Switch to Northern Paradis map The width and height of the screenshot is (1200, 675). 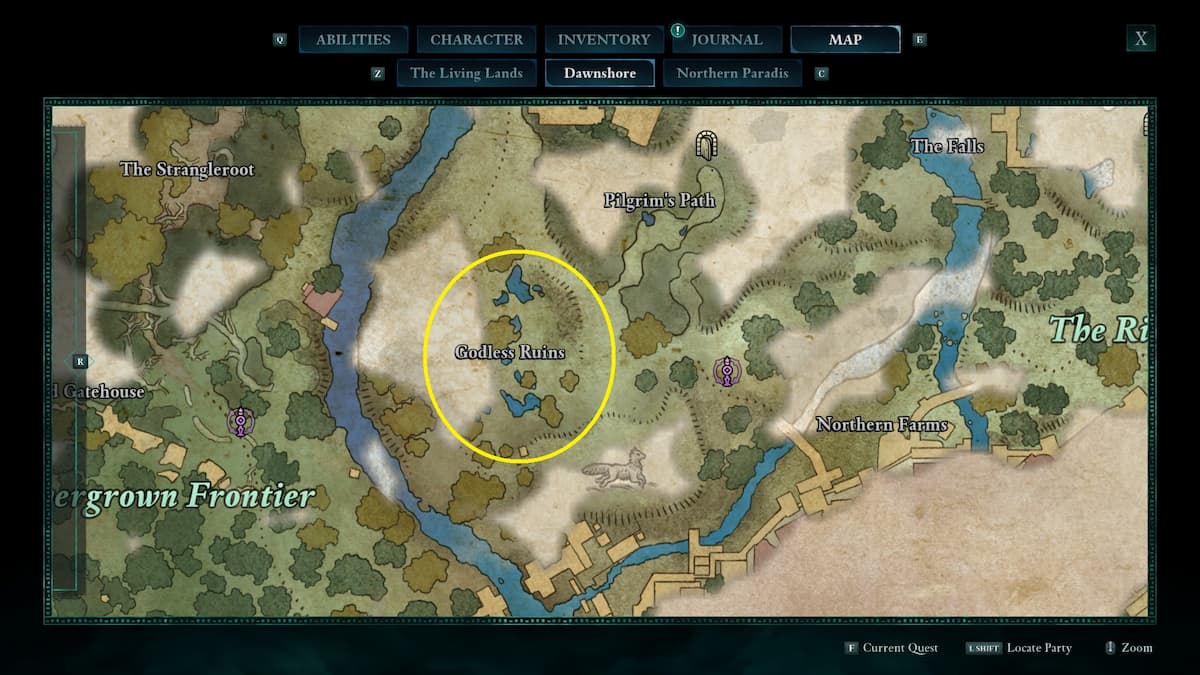click(732, 73)
